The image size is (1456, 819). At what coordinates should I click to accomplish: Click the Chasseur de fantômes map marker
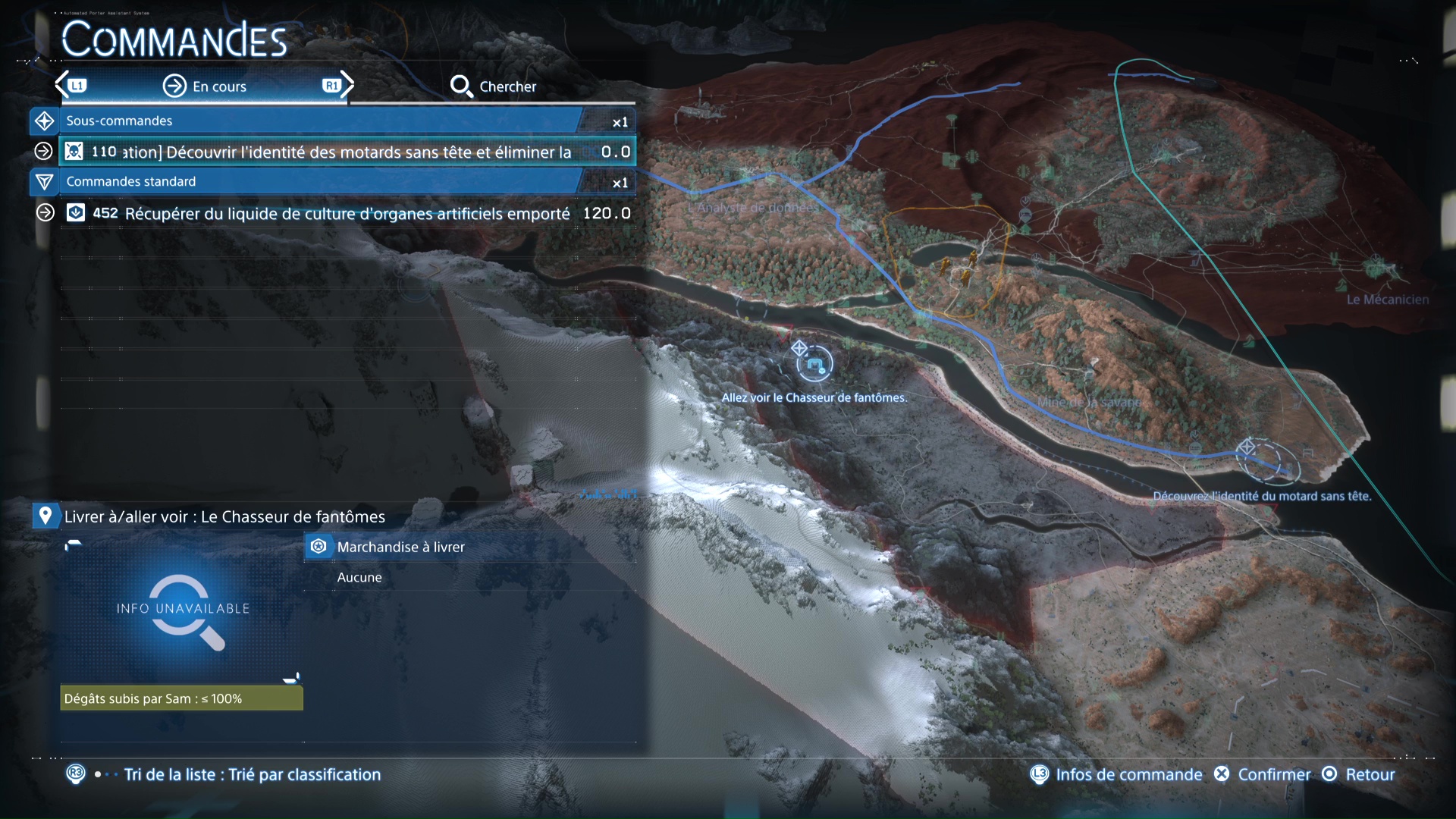815,364
